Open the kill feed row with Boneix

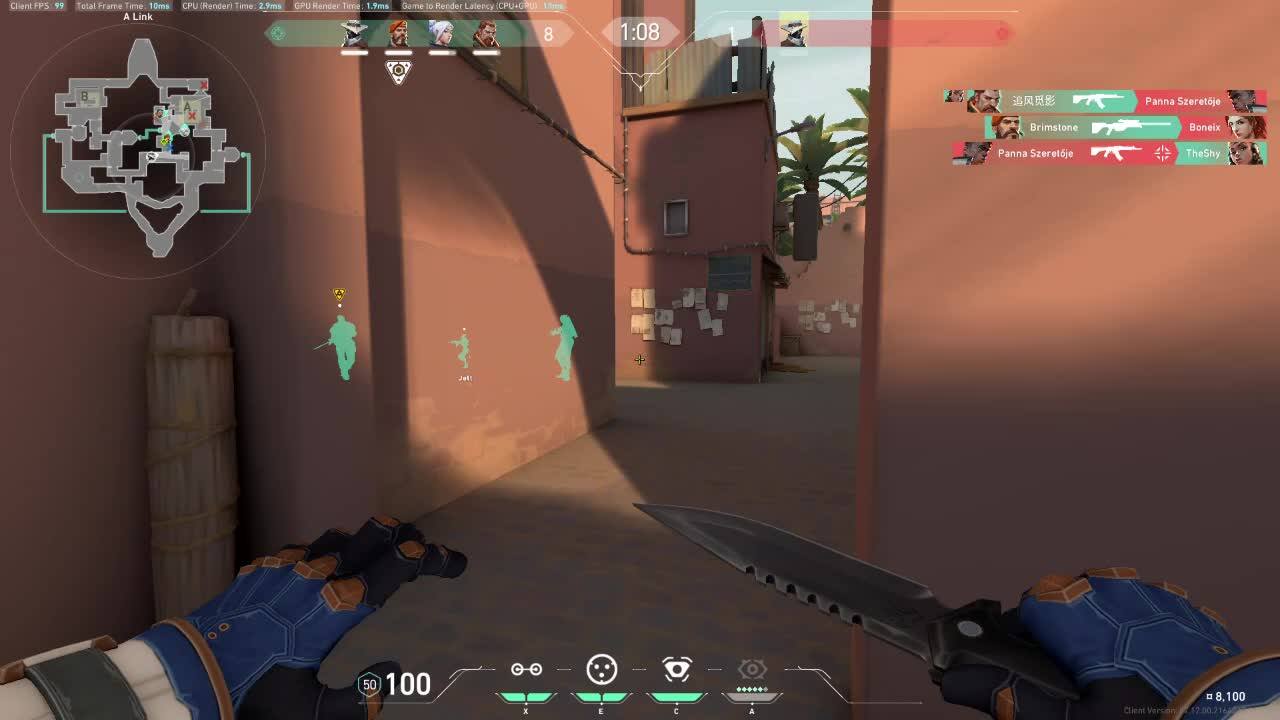click(x=1125, y=127)
